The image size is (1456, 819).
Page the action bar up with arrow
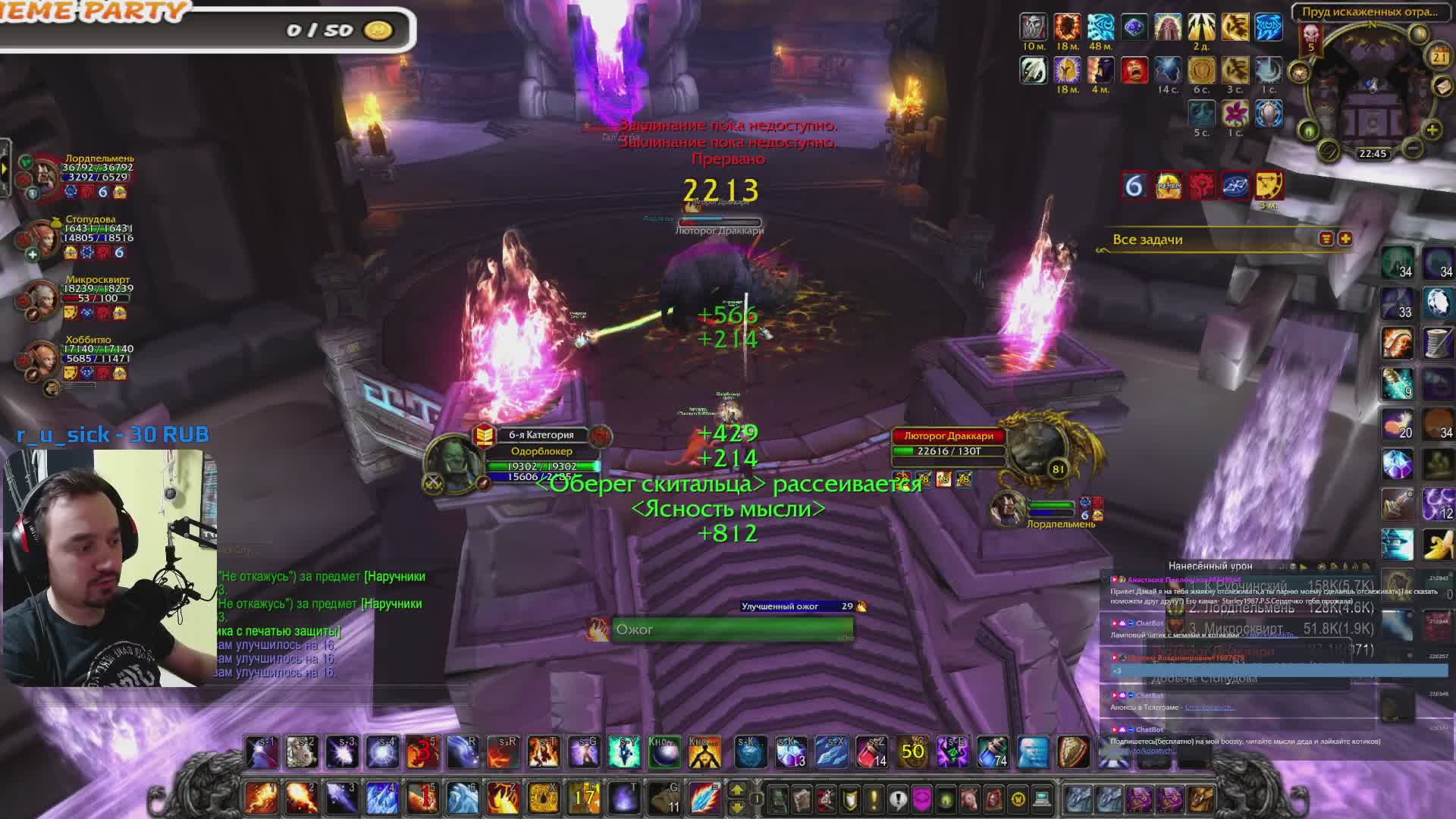point(736,790)
